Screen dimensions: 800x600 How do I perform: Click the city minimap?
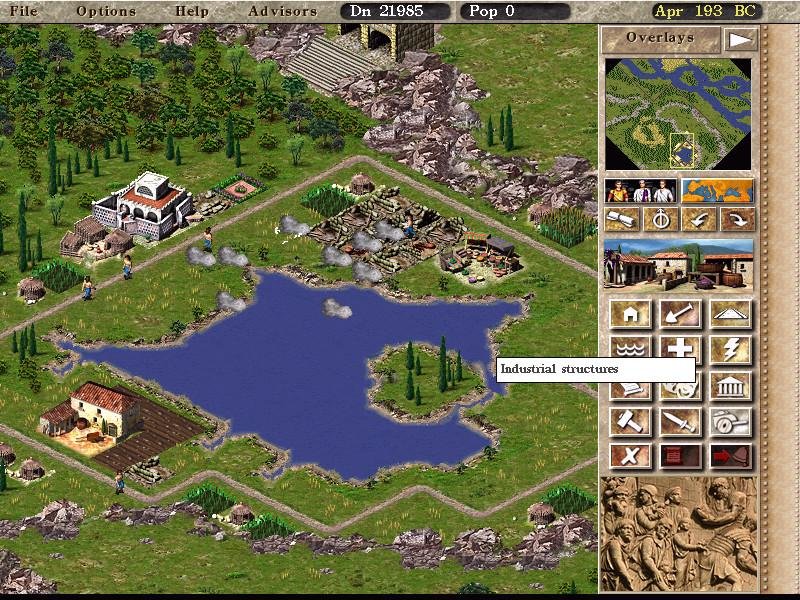(x=679, y=113)
